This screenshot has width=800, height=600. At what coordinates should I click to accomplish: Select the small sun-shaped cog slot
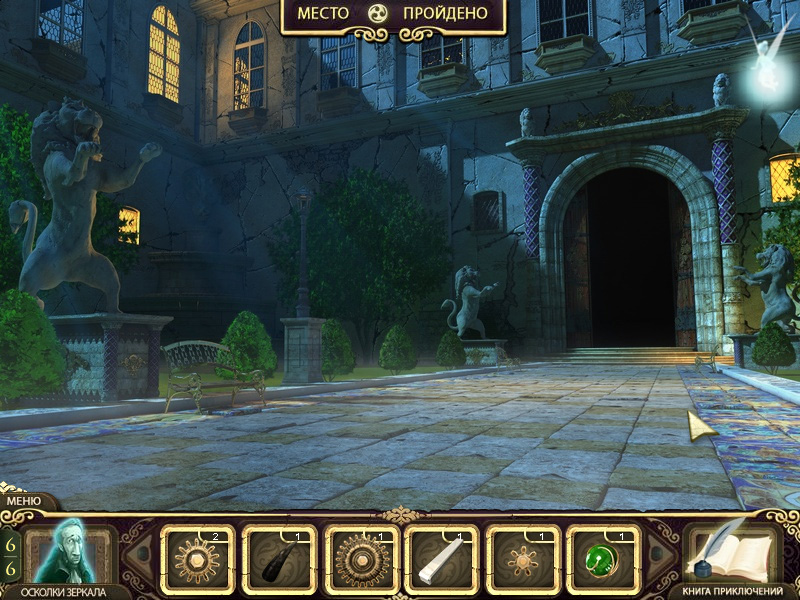[523, 557]
